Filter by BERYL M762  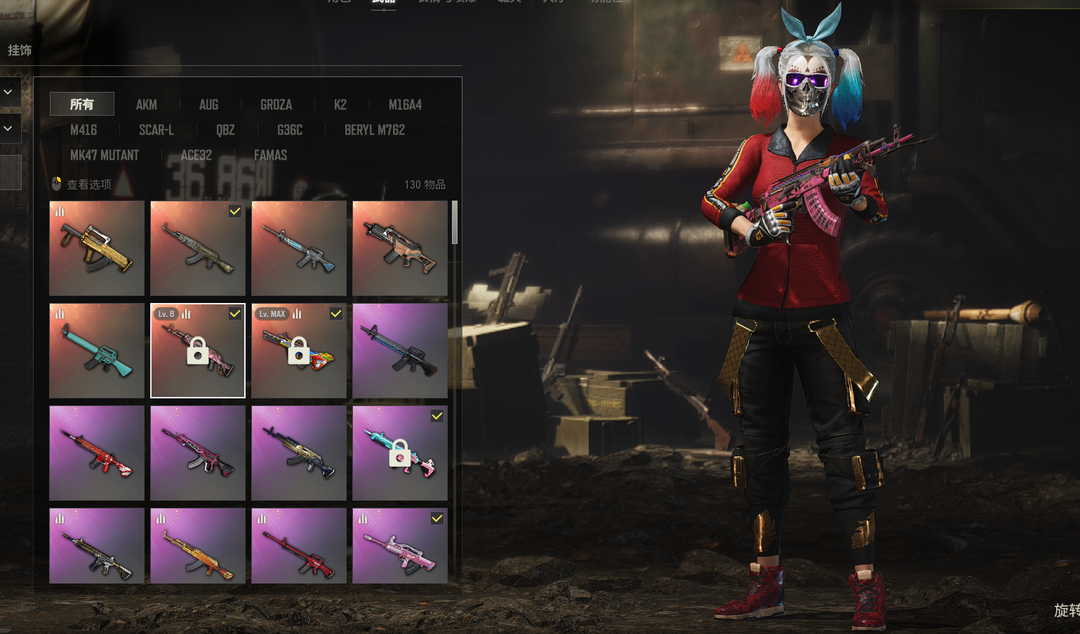(x=375, y=130)
